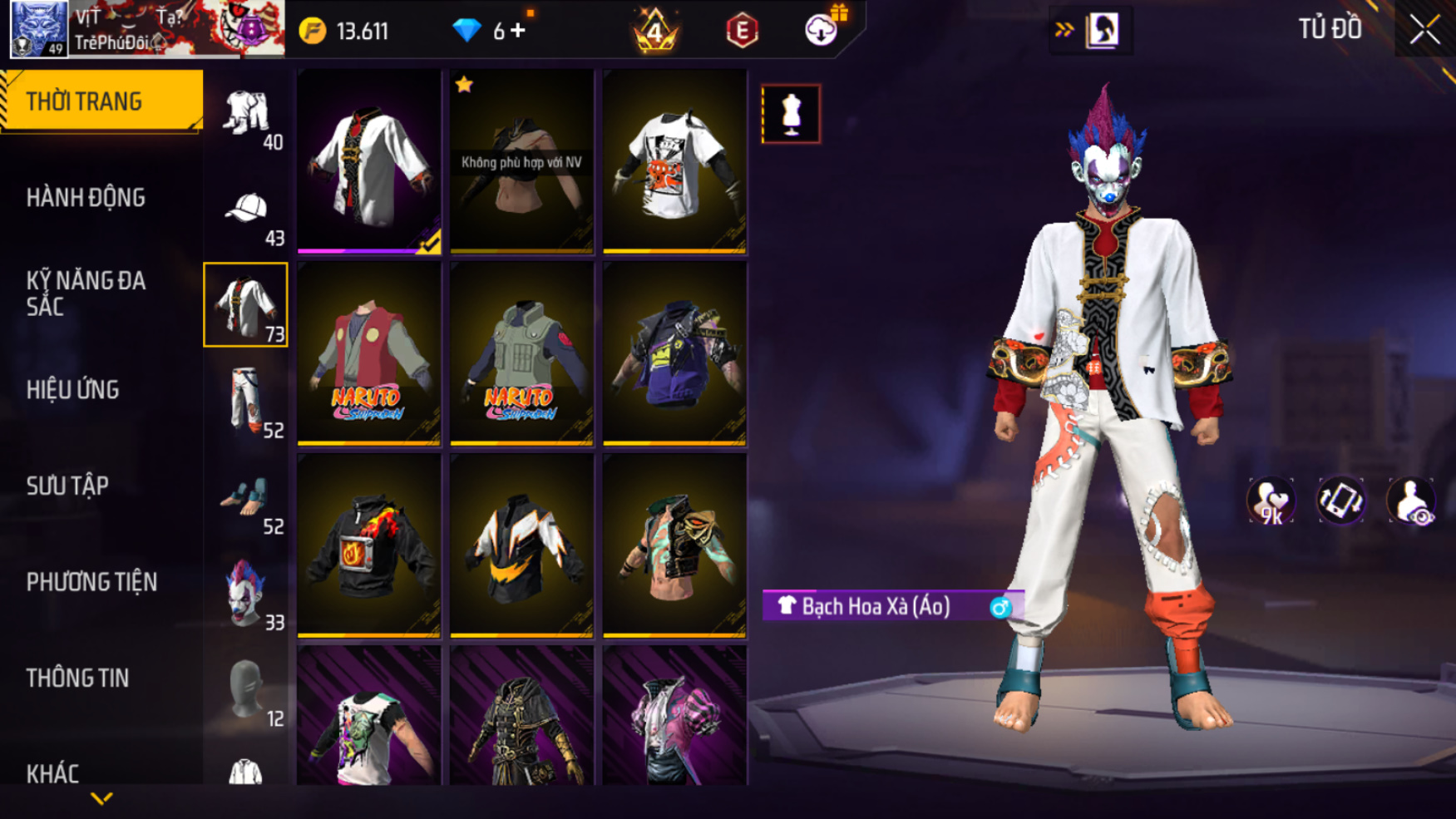Choose the black hoodie with flame print
The height and width of the screenshot is (819, 1456).
[369, 546]
